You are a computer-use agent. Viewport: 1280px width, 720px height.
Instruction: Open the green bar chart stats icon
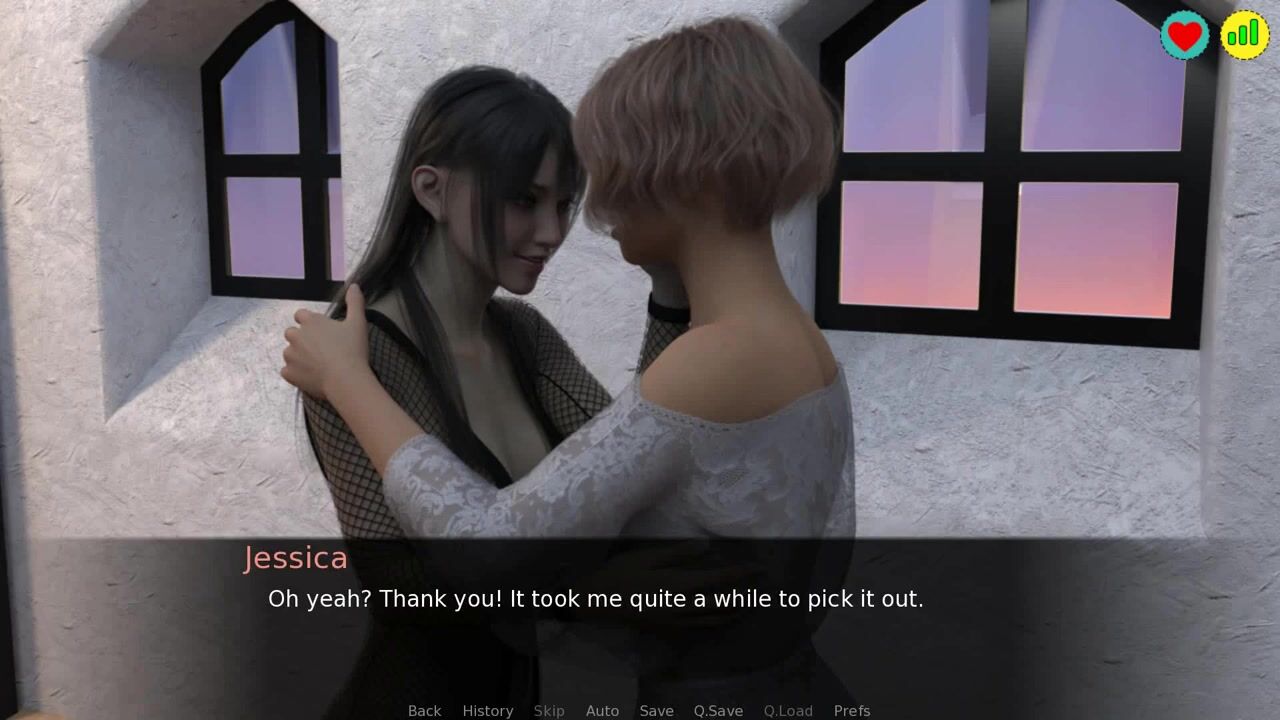tap(1244, 35)
